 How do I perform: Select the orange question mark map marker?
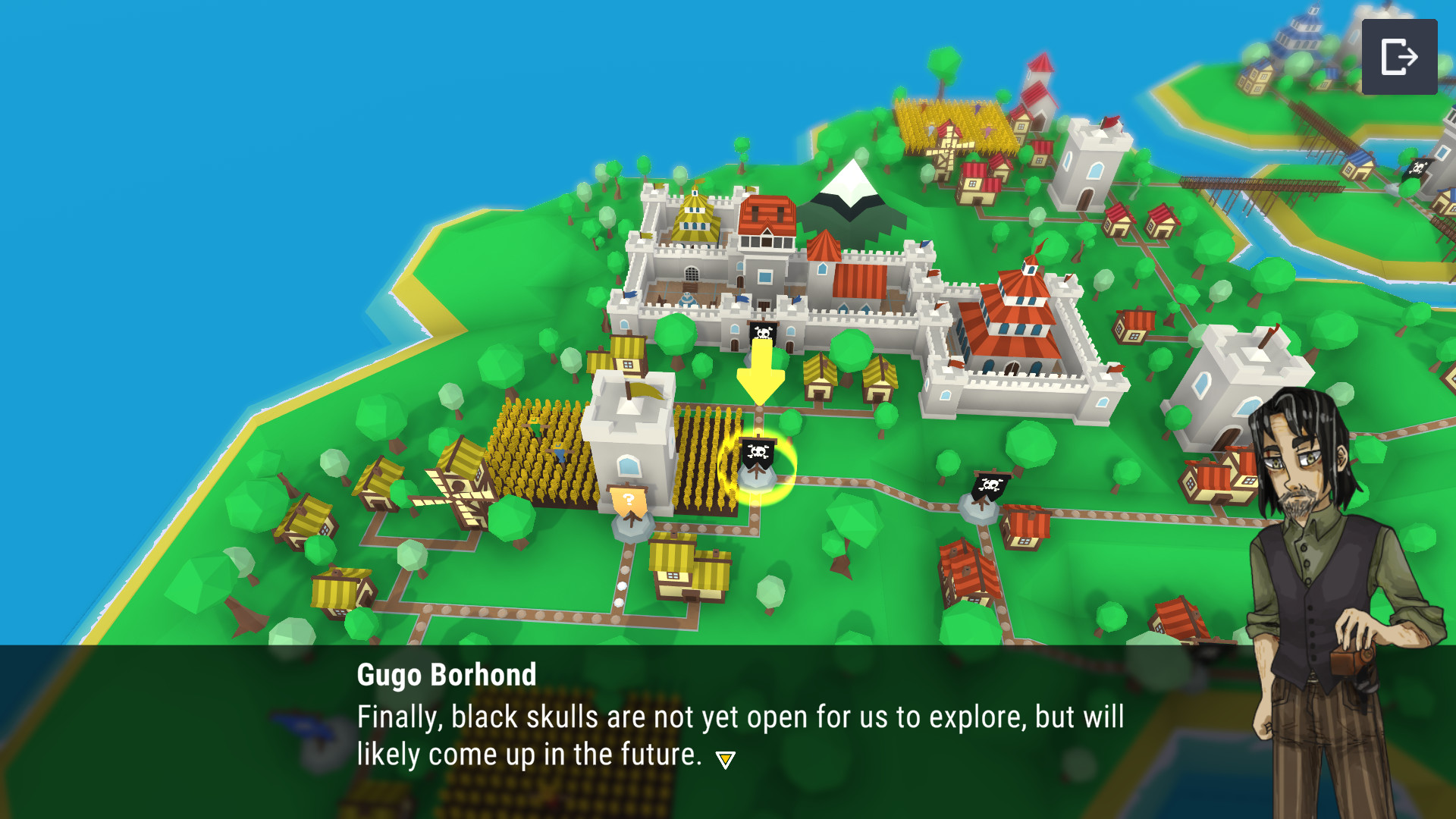(629, 502)
